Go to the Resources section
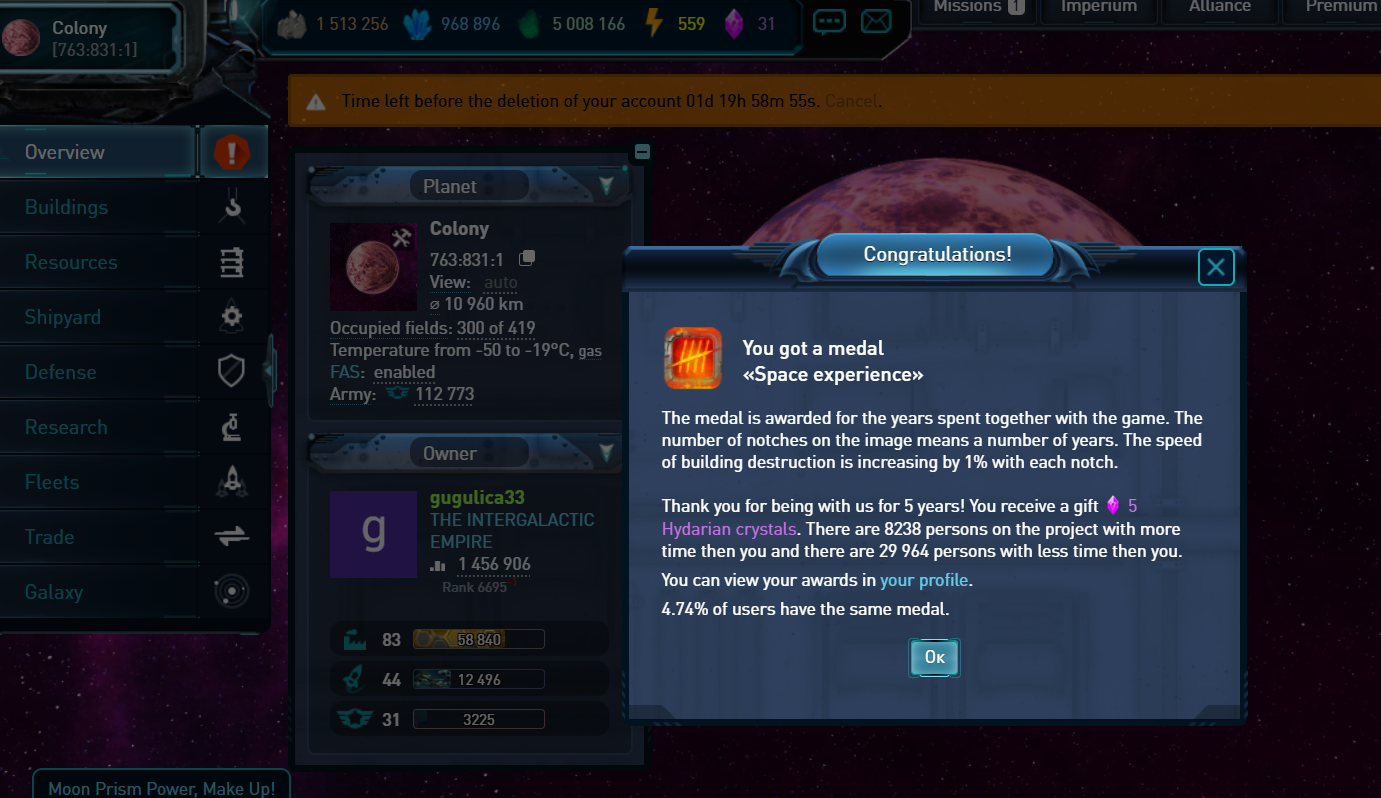Screen dimensions: 1381x798 pyautogui.click(x=71, y=262)
